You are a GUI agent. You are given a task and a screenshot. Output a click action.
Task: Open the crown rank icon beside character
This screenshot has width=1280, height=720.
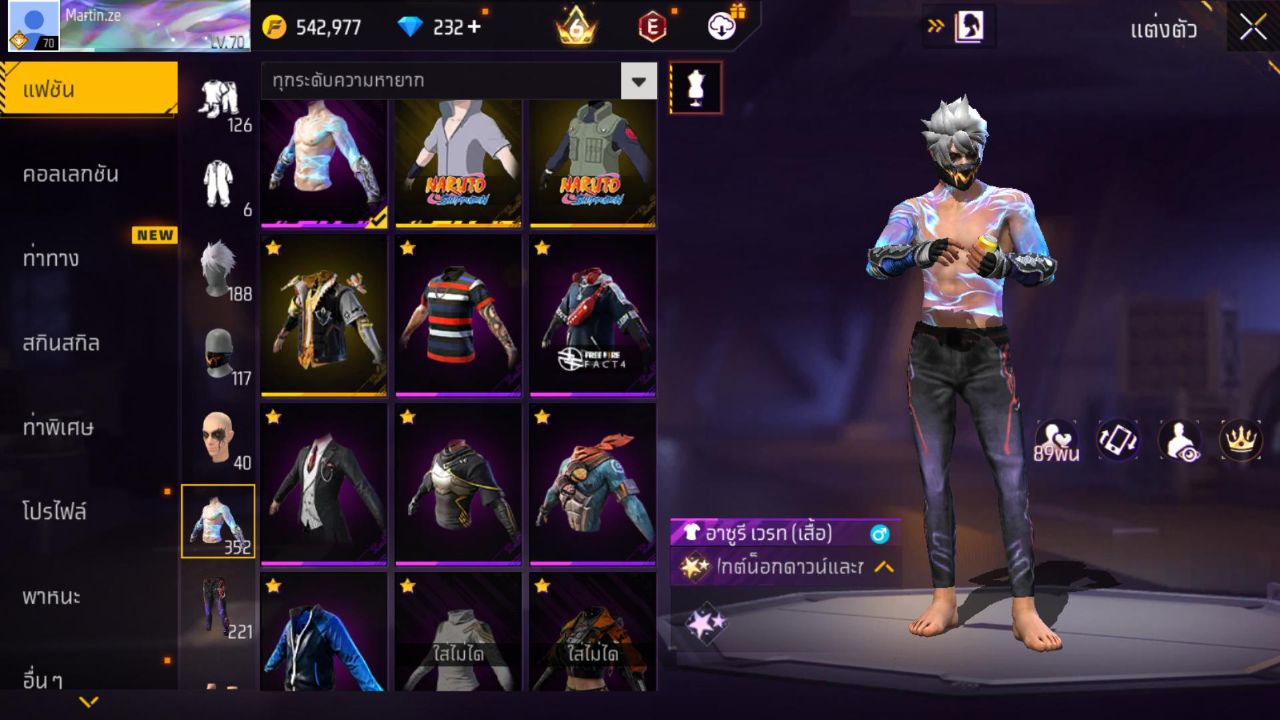1241,438
